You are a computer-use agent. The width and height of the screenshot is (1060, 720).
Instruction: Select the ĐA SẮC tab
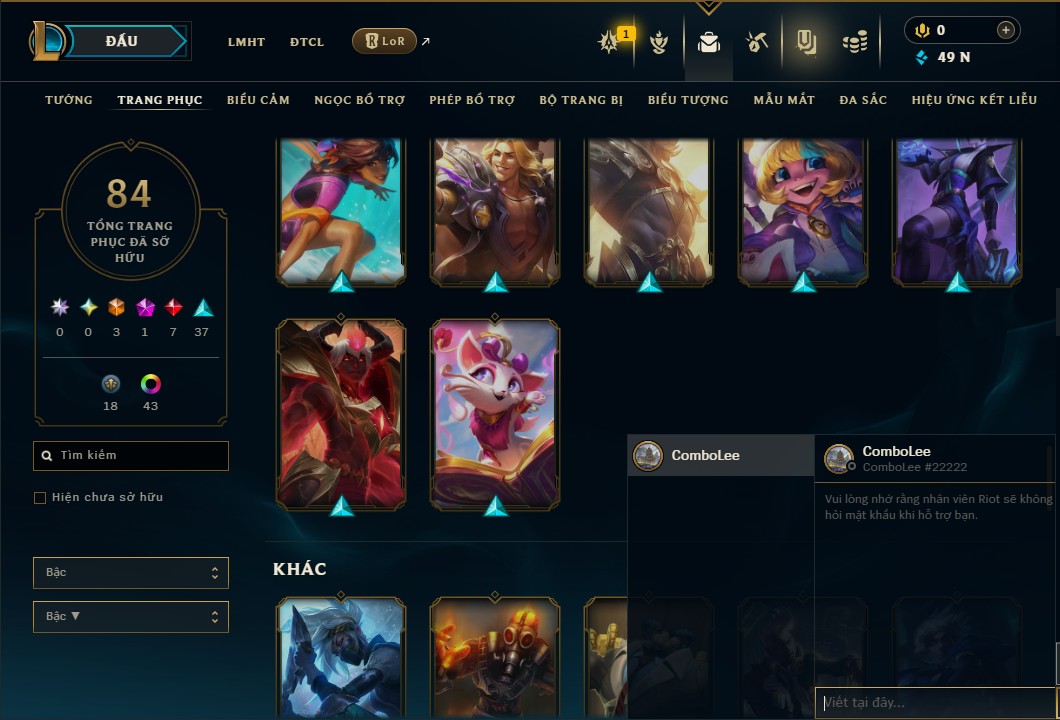click(863, 100)
